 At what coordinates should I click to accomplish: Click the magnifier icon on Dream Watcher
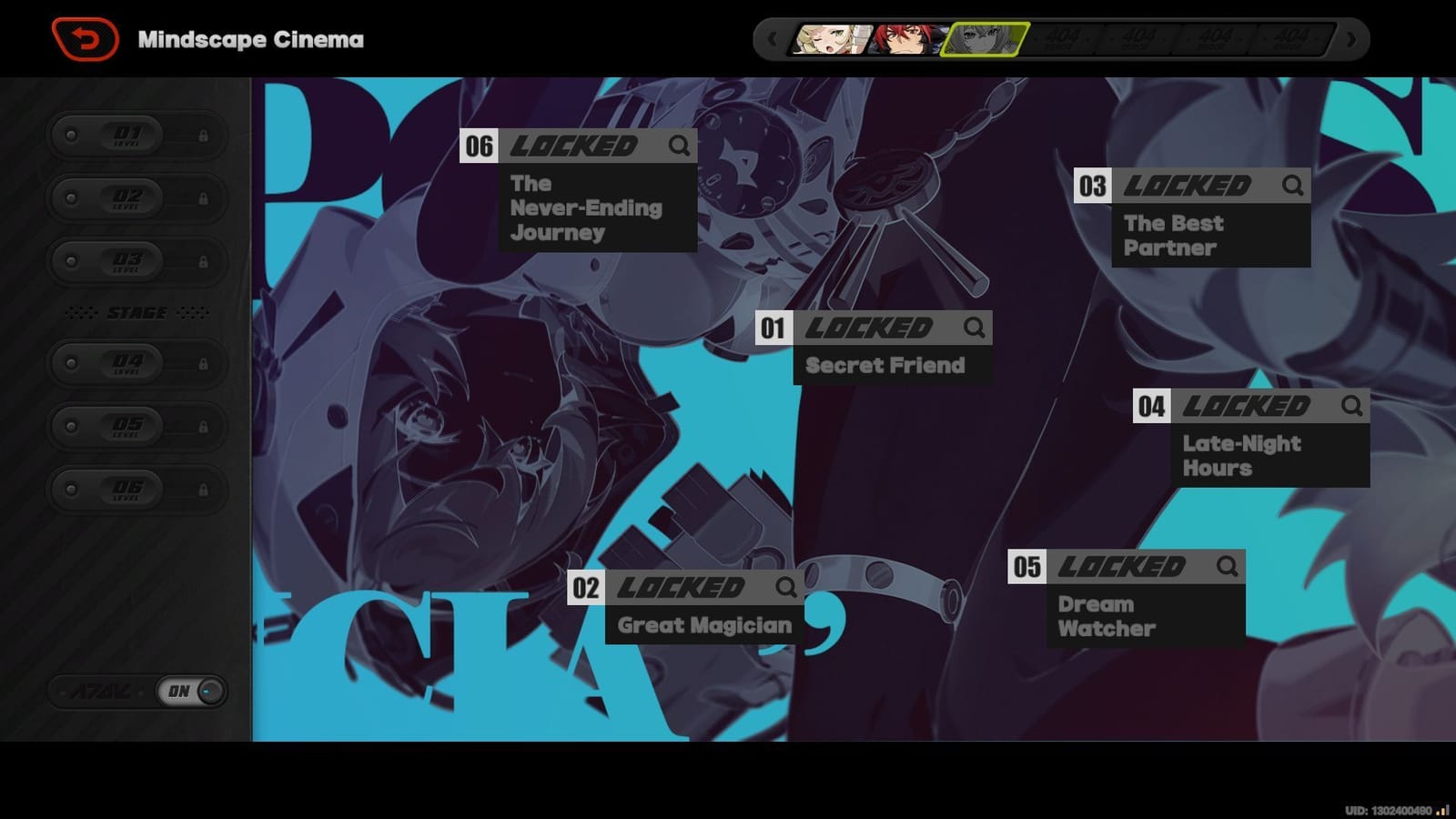(1227, 566)
